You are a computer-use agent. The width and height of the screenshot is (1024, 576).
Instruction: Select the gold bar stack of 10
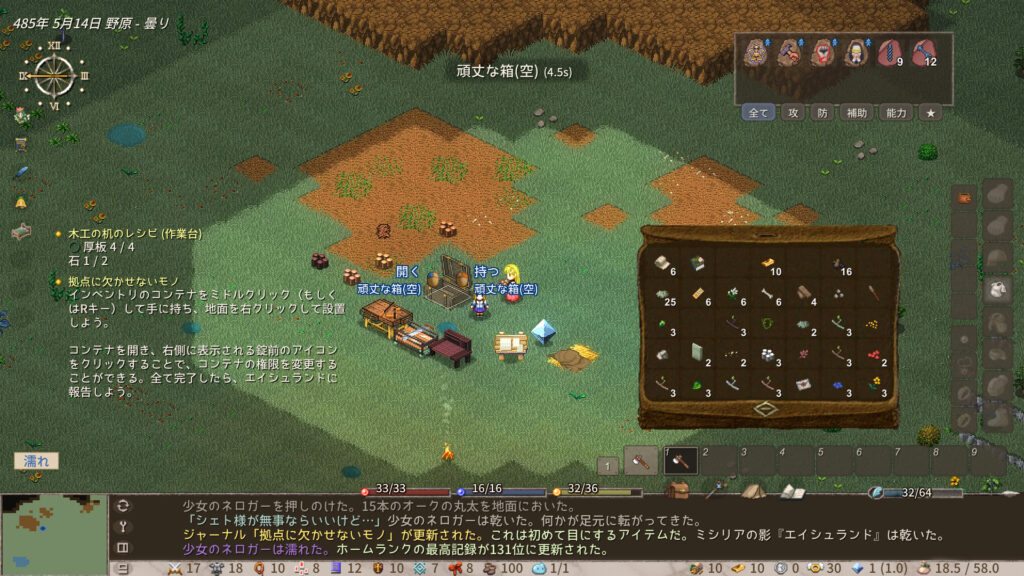pyautogui.click(x=769, y=265)
